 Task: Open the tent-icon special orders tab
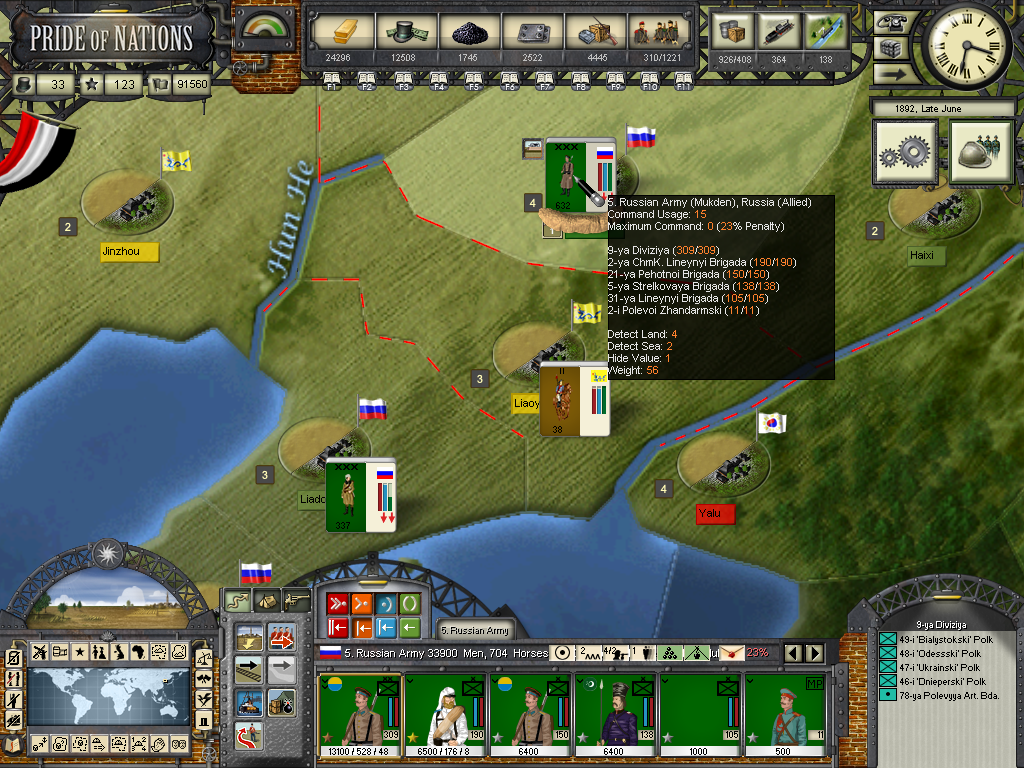pyautogui.click(x=266, y=600)
